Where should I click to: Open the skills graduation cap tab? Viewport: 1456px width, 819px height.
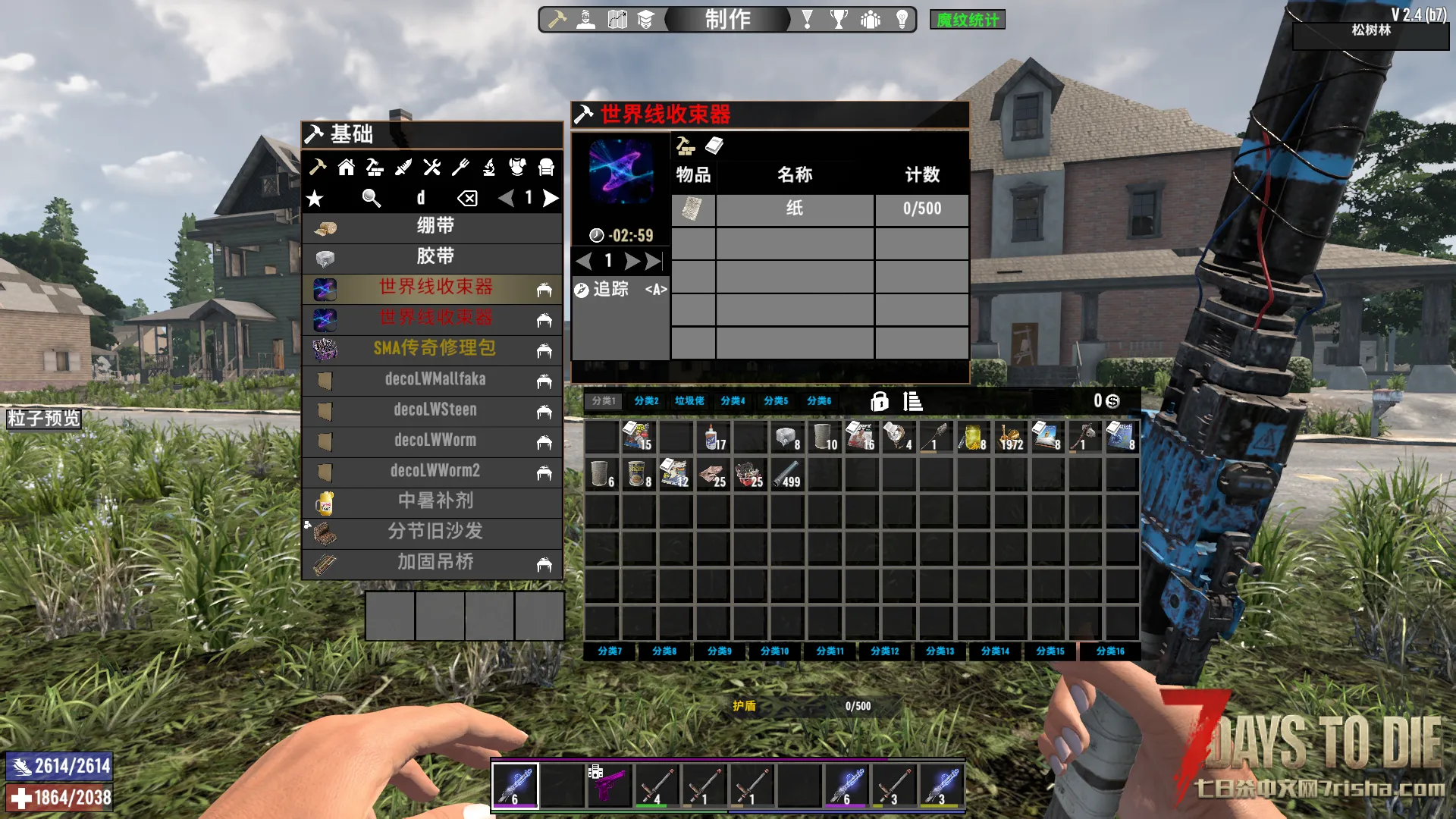[645, 19]
